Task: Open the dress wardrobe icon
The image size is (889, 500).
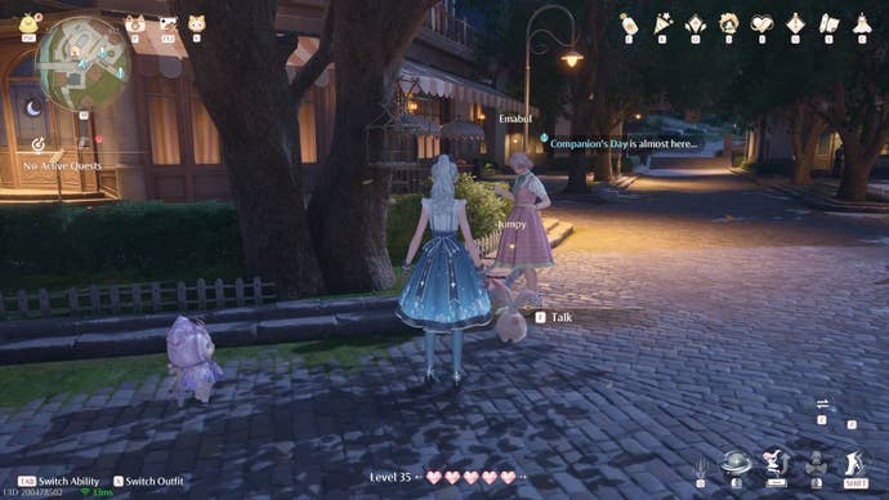Action: point(862,23)
